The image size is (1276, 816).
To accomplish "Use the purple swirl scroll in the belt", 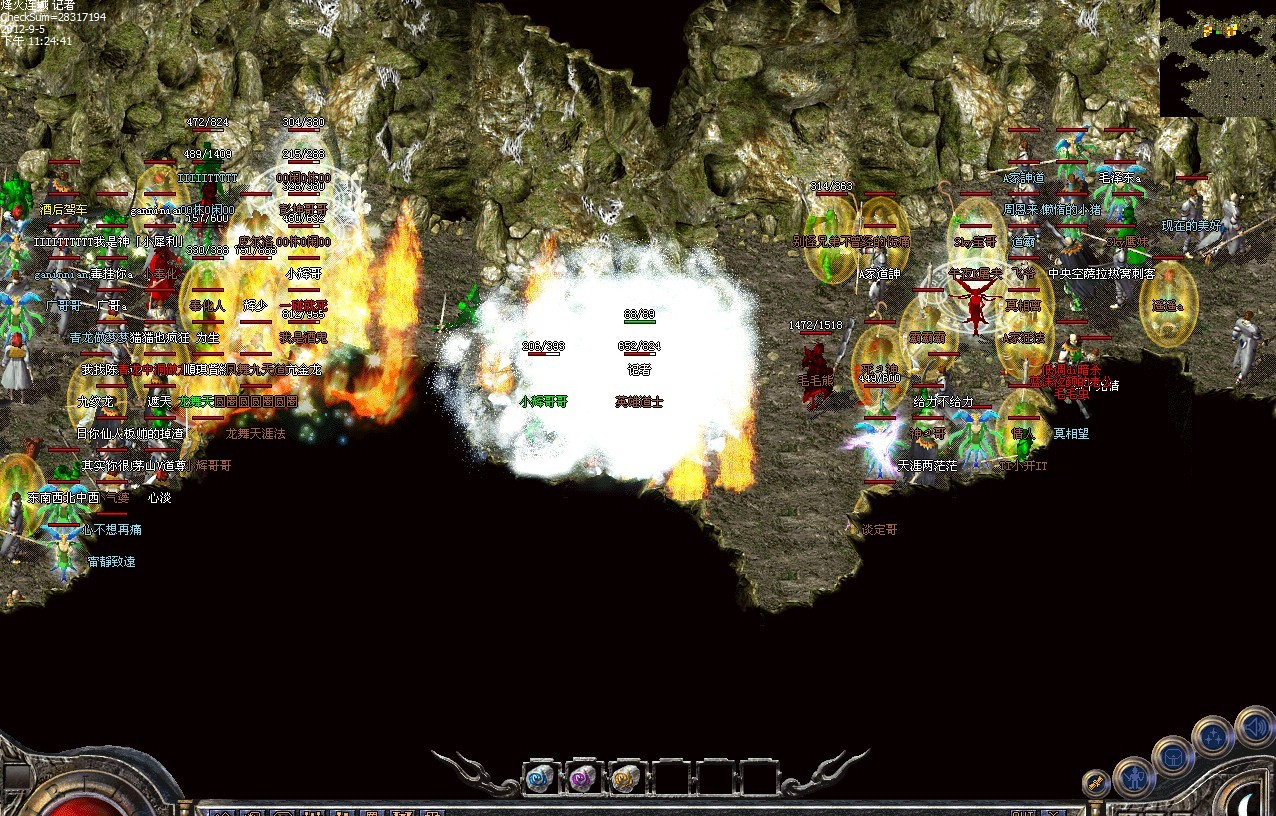I will pyautogui.click(x=584, y=778).
